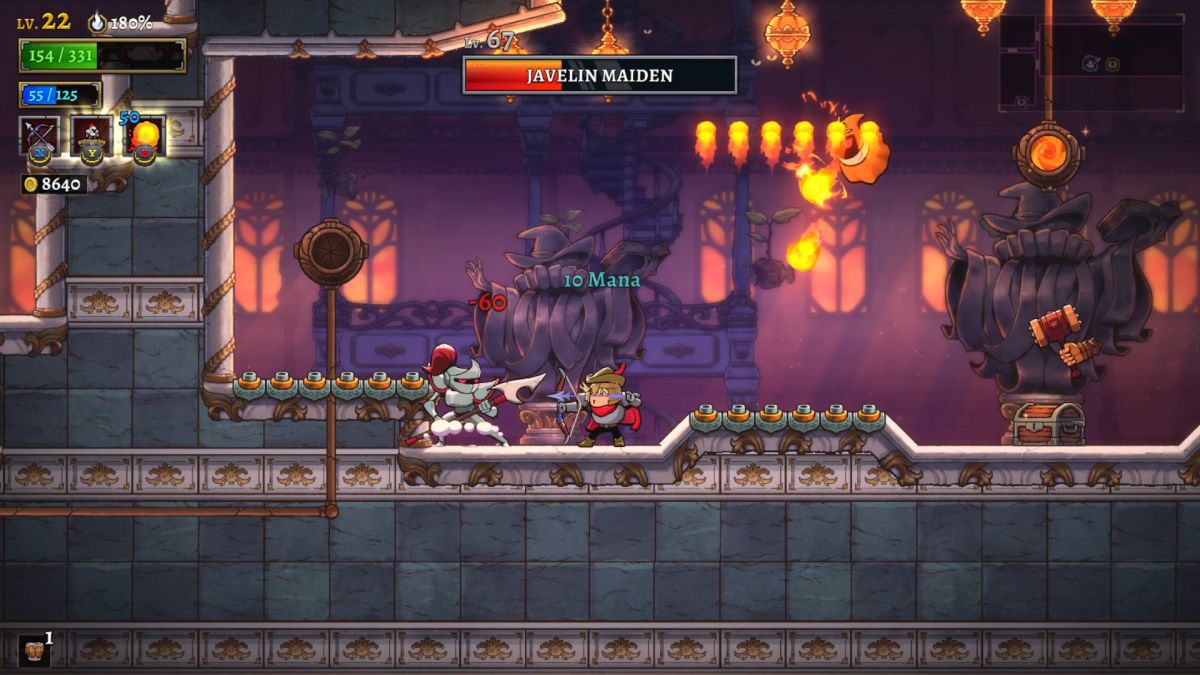Cast the fireball spell icon
The height and width of the screenshot is (675, 1200).
[x=144, y=137]
